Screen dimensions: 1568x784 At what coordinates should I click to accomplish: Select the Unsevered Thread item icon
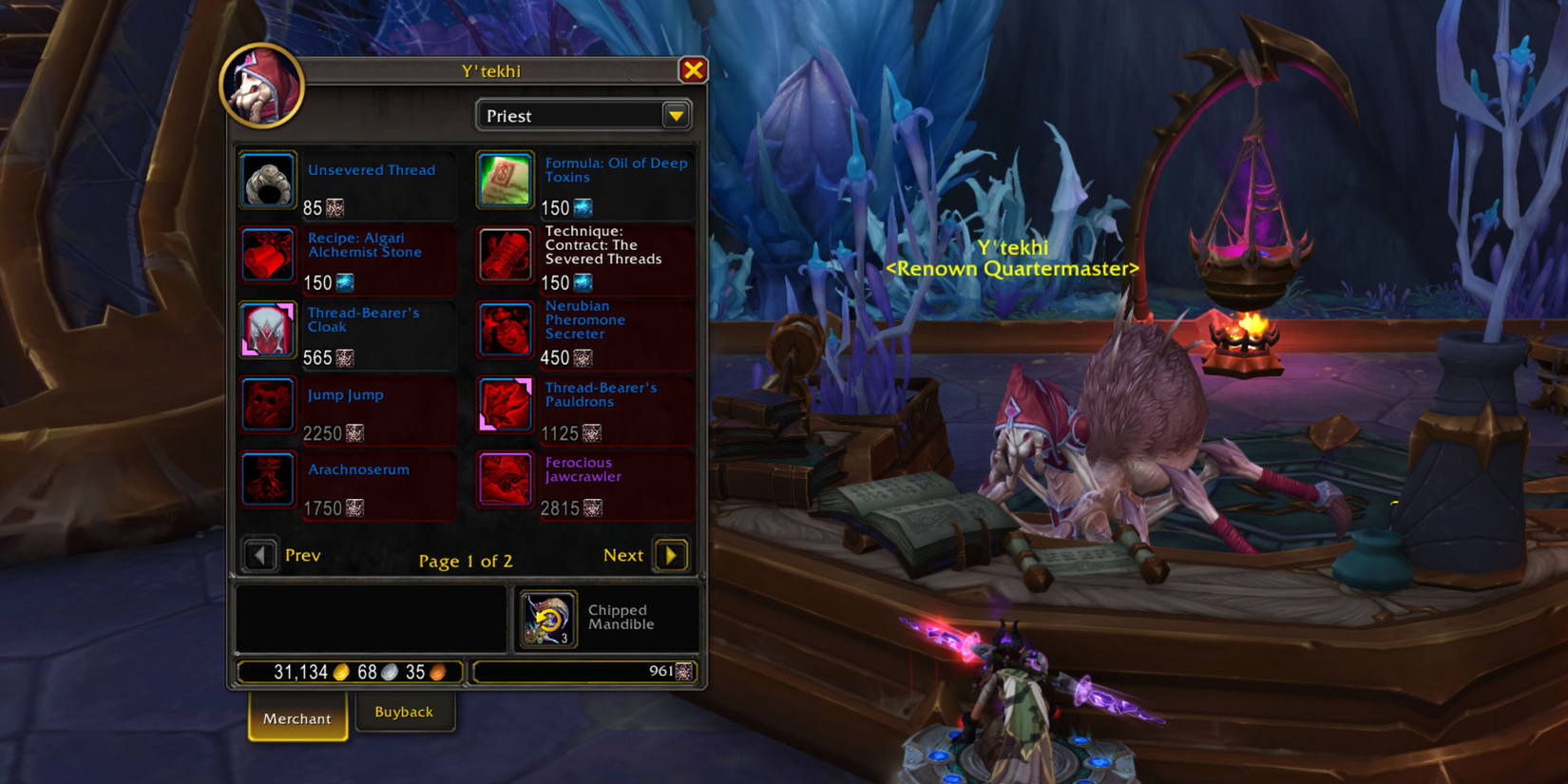pyautogui.click(x=267, y=180)
